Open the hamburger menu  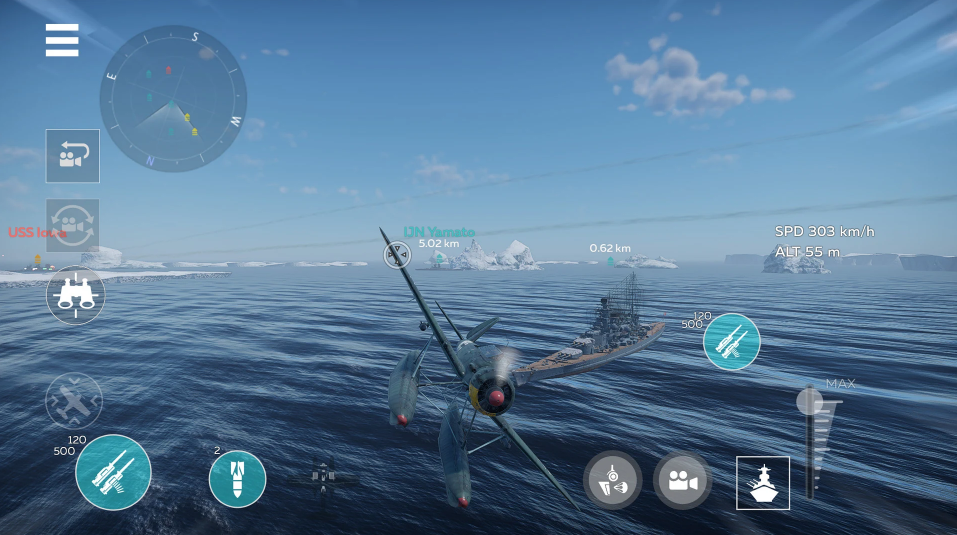(62, 40)
